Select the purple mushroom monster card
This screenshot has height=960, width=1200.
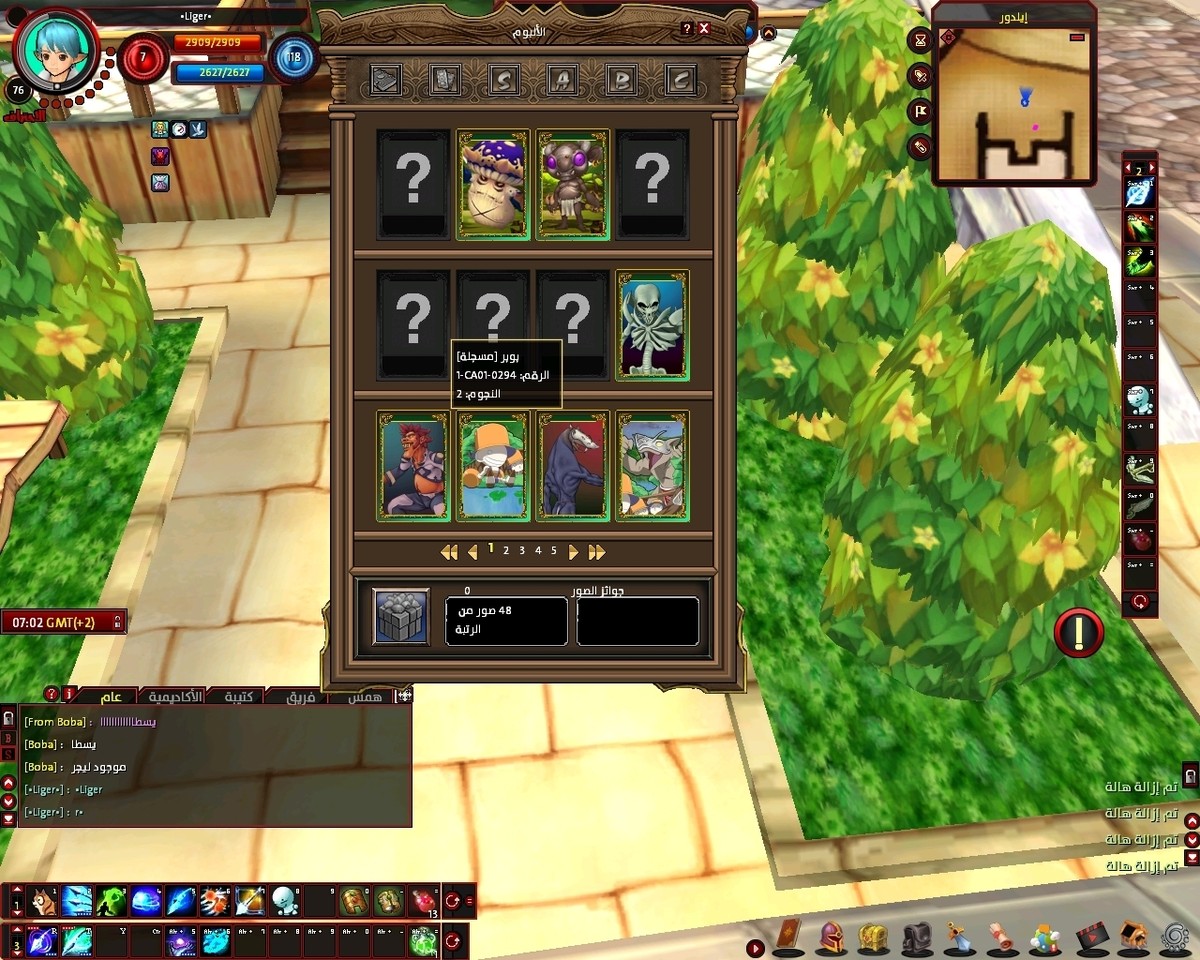click(x=492, y=185)
